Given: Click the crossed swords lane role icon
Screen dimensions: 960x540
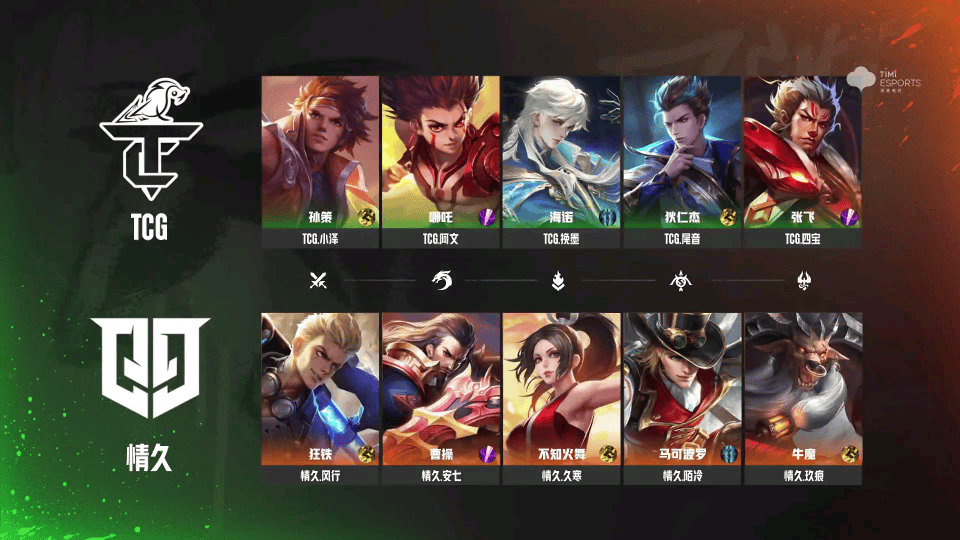Looking at the screenshot, I should coord(319,281).
